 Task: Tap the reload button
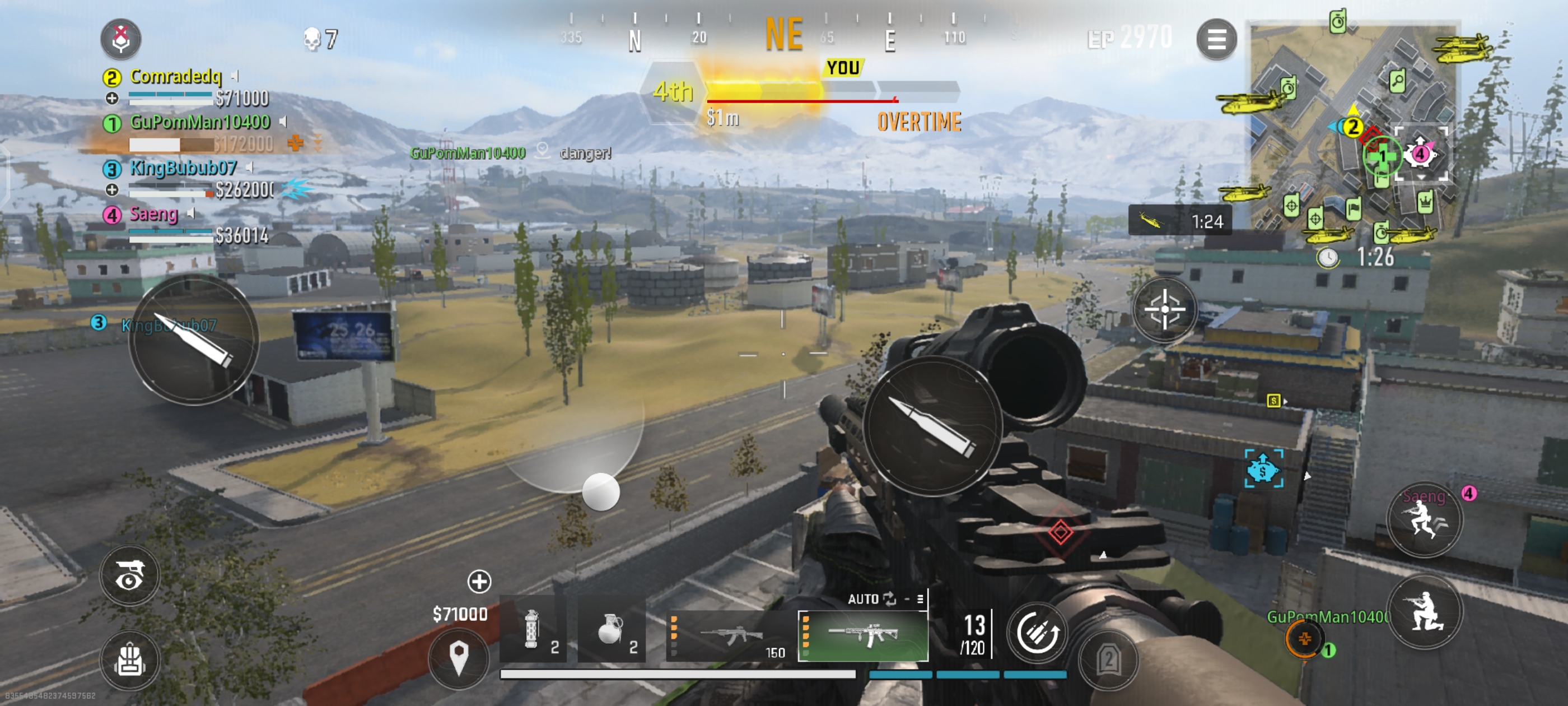click(1037, 633)
